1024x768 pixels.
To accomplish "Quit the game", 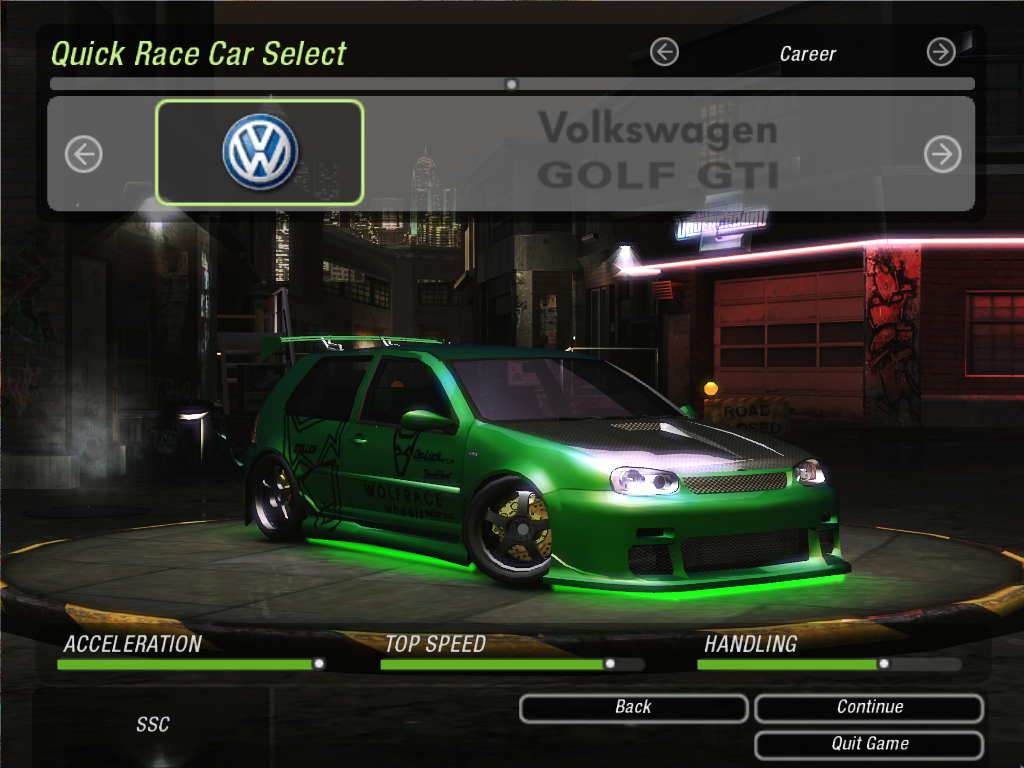I will 869,744.
